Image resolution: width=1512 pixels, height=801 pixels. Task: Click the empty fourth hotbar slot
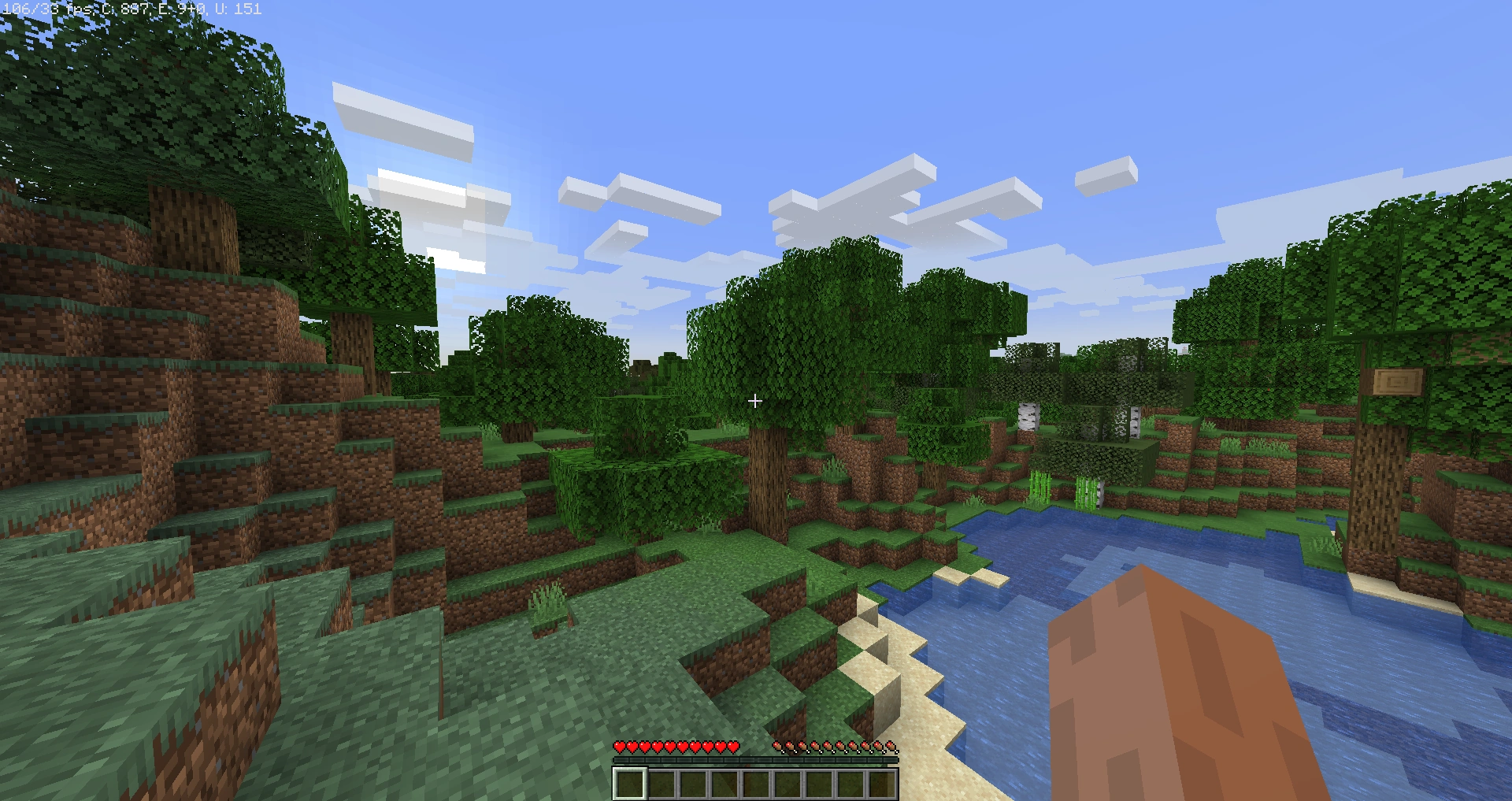point(724,784)
